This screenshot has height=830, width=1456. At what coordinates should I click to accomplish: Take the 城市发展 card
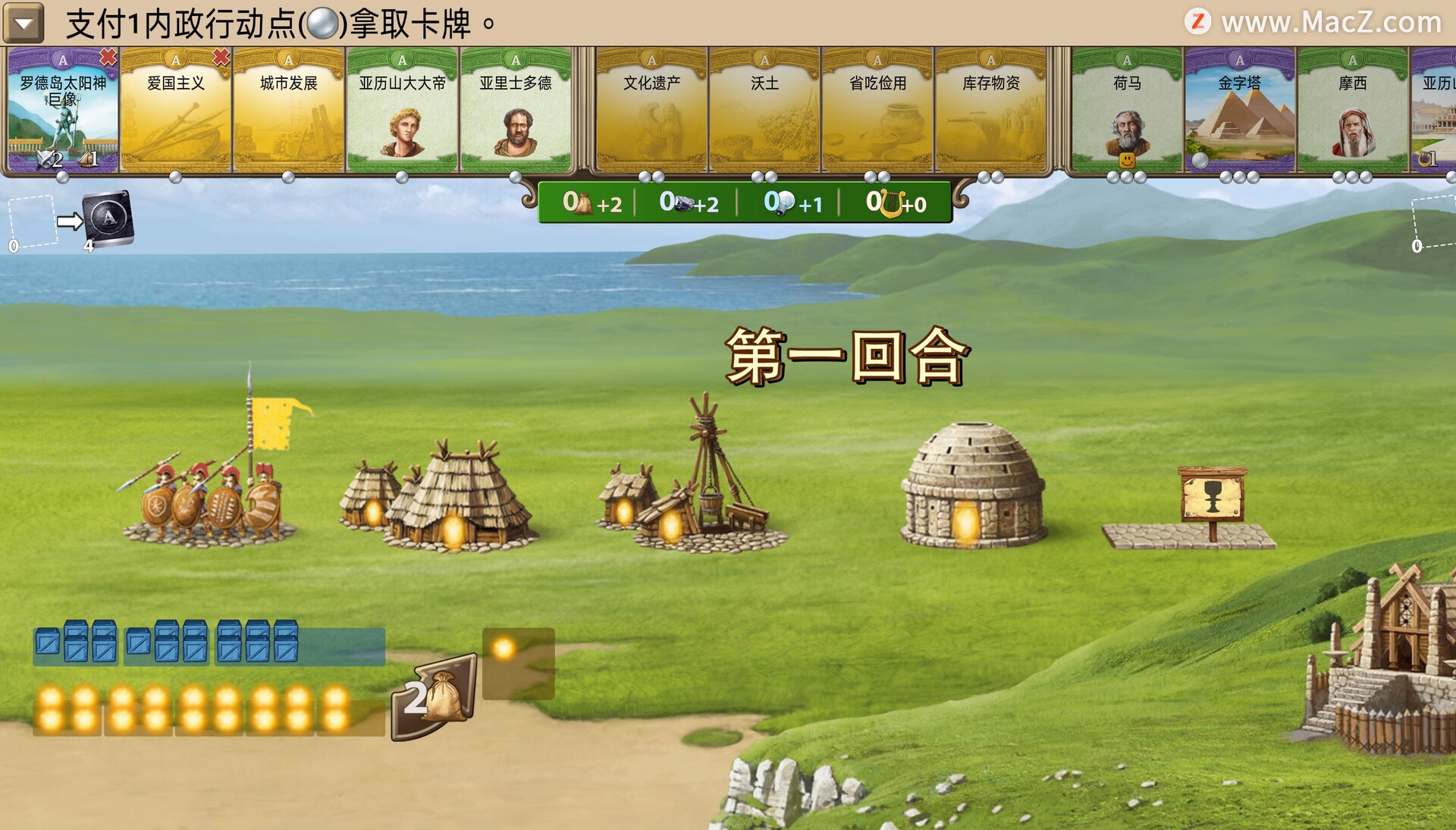pyautogui.click(x=289, y=111)
